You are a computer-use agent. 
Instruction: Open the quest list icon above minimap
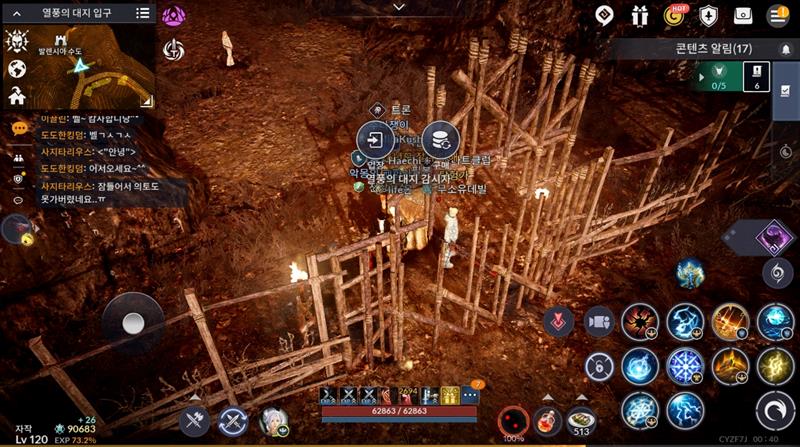coord(143,14)
